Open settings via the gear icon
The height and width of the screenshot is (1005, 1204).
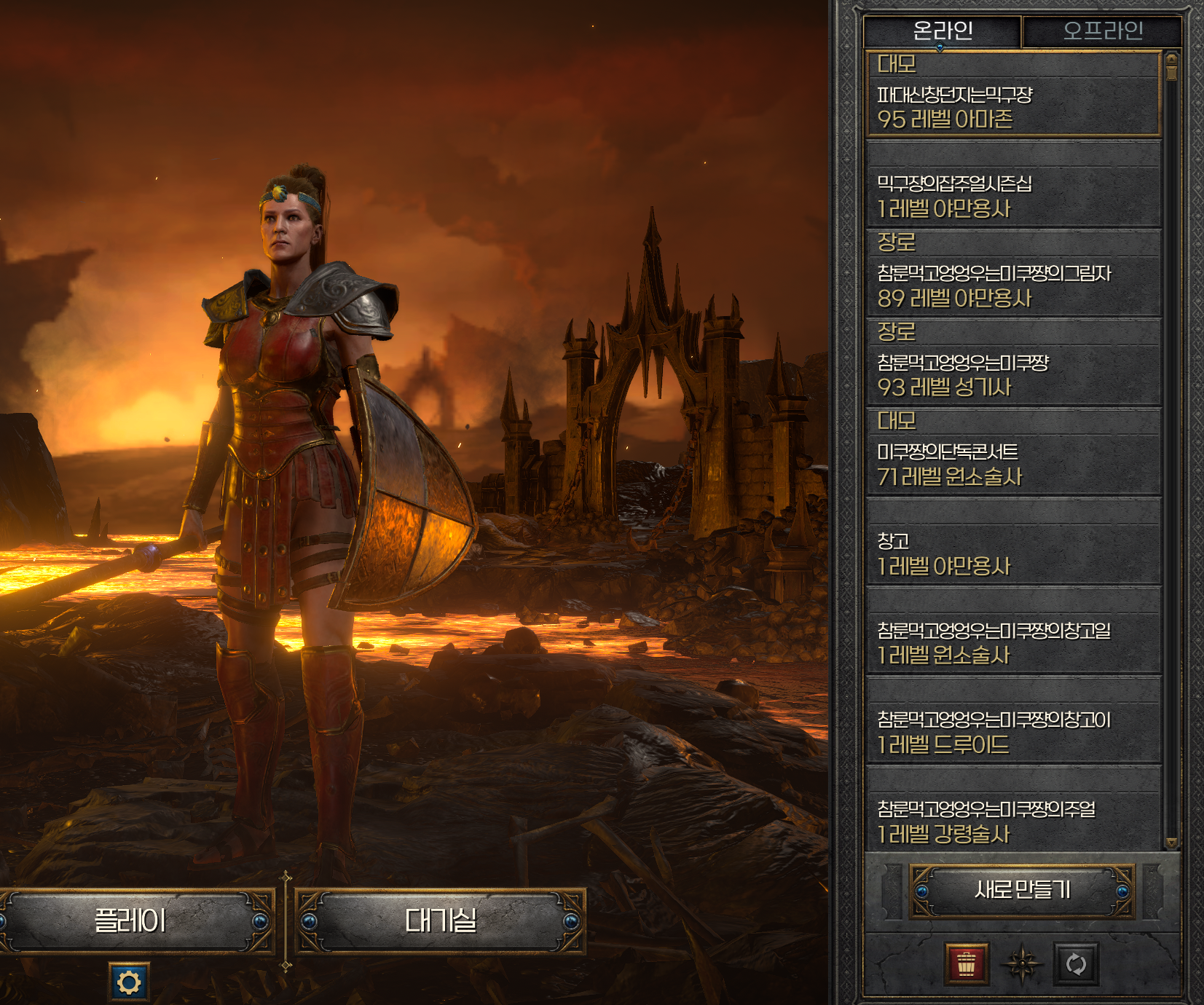click(x=129, y=982)
